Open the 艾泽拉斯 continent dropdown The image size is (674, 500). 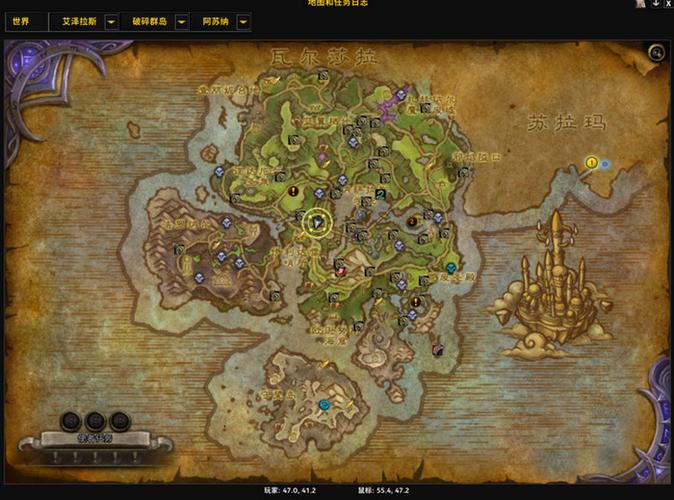[x=111, y=21]
